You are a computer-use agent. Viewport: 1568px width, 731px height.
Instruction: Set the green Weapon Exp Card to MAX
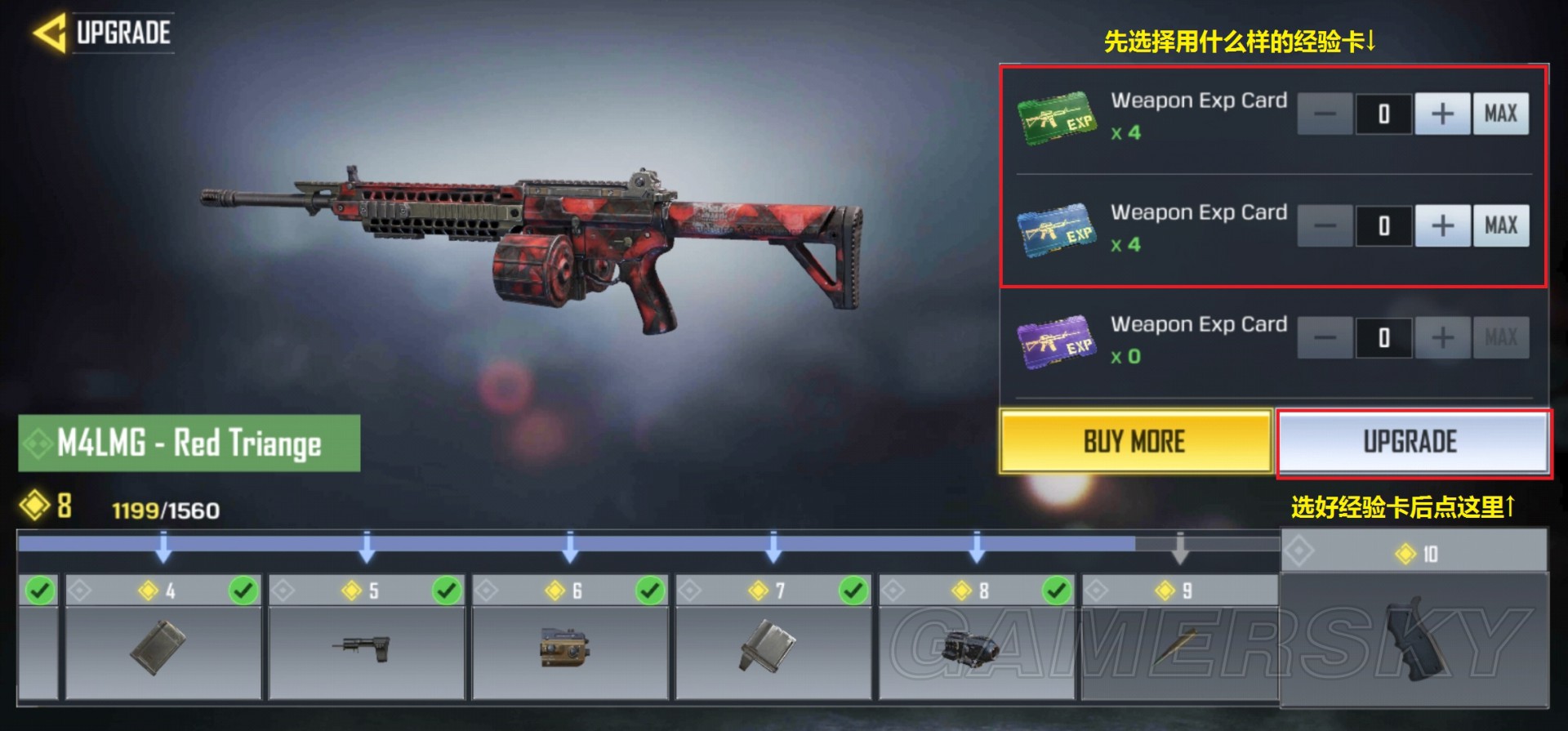pyautogui.click(x=1500, y=114)
